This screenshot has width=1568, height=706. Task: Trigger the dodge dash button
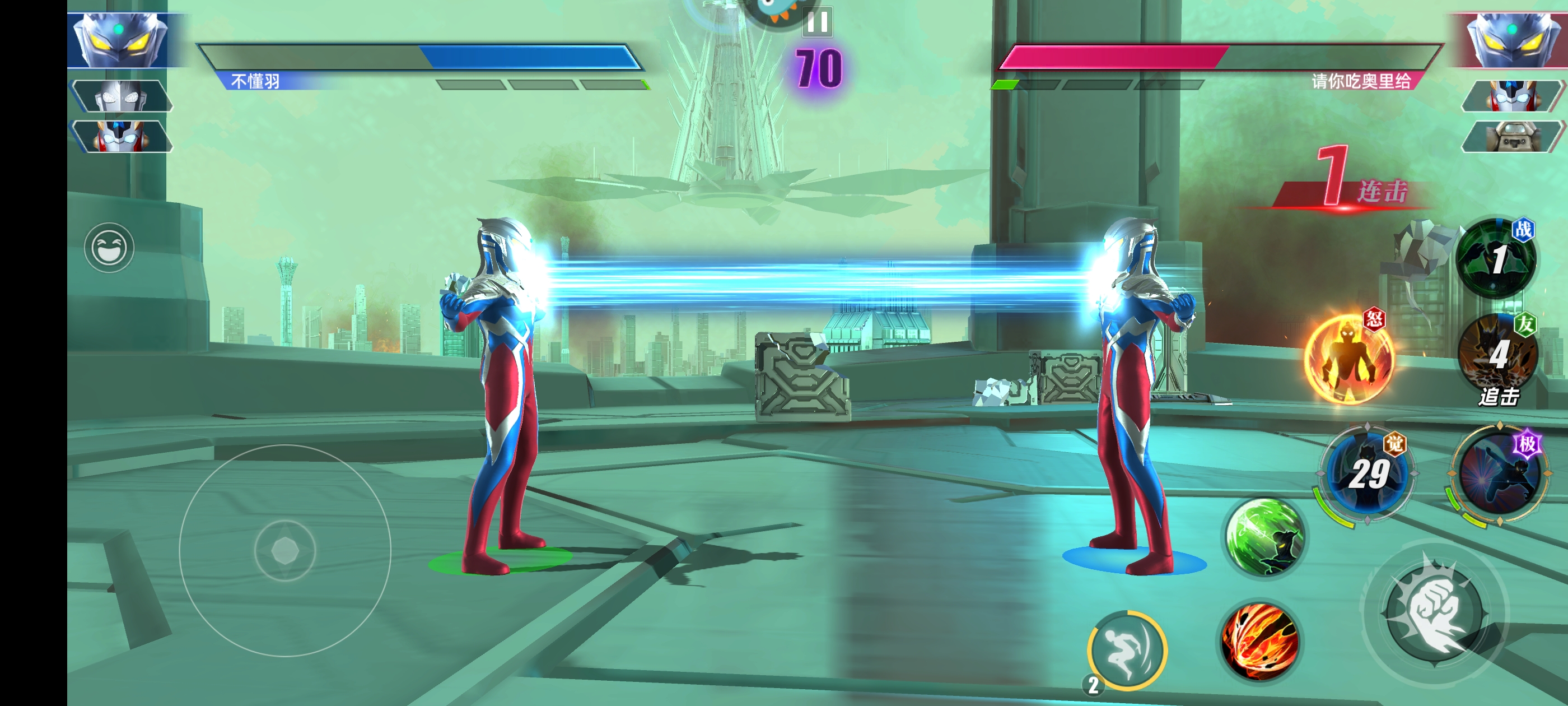pos(1127,650)
